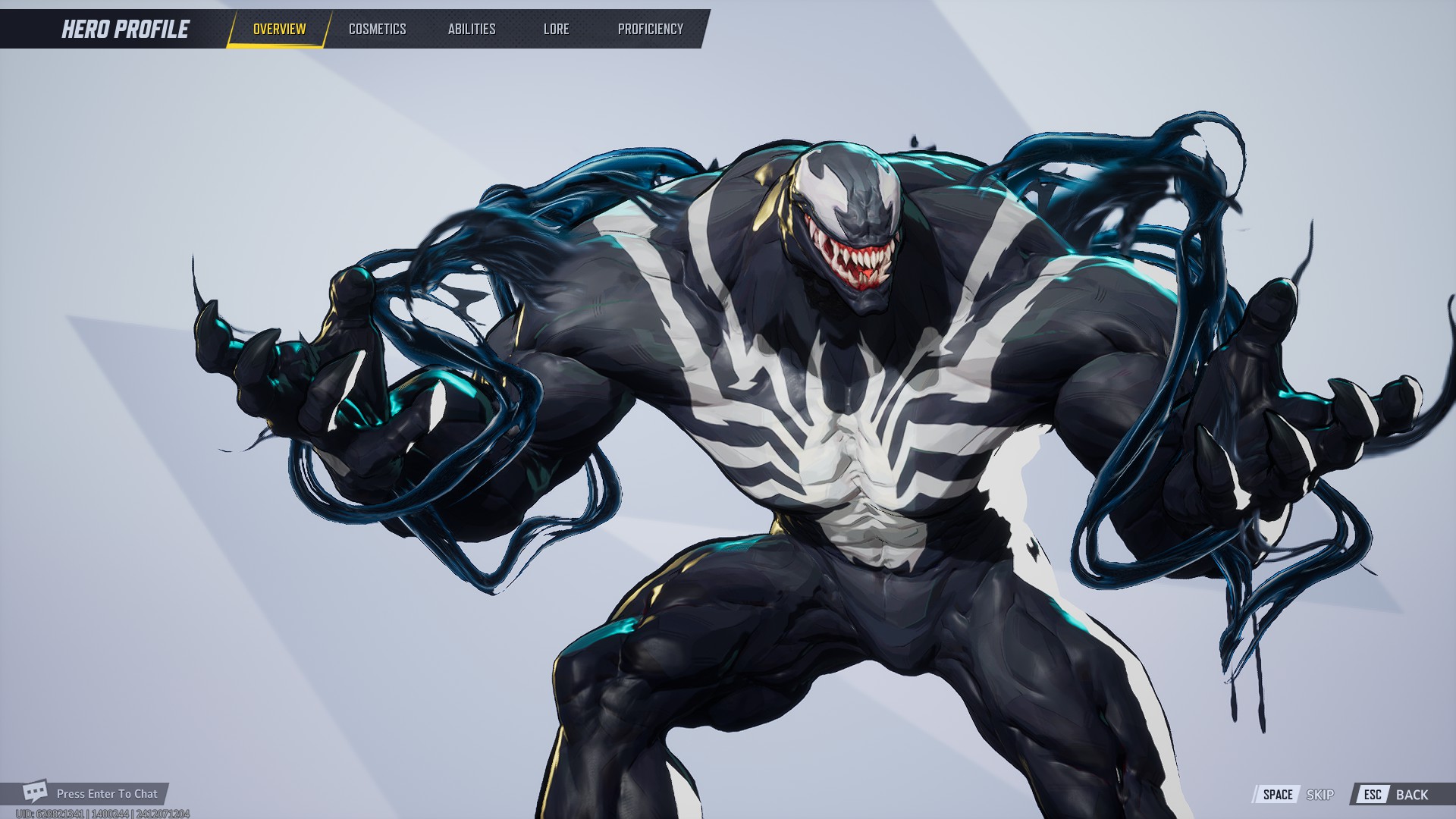Screen dimensions: 1456x819
Task: Click SKIP to skip the hero animation
Action: pyautogui.click(x=1319, y=795)
